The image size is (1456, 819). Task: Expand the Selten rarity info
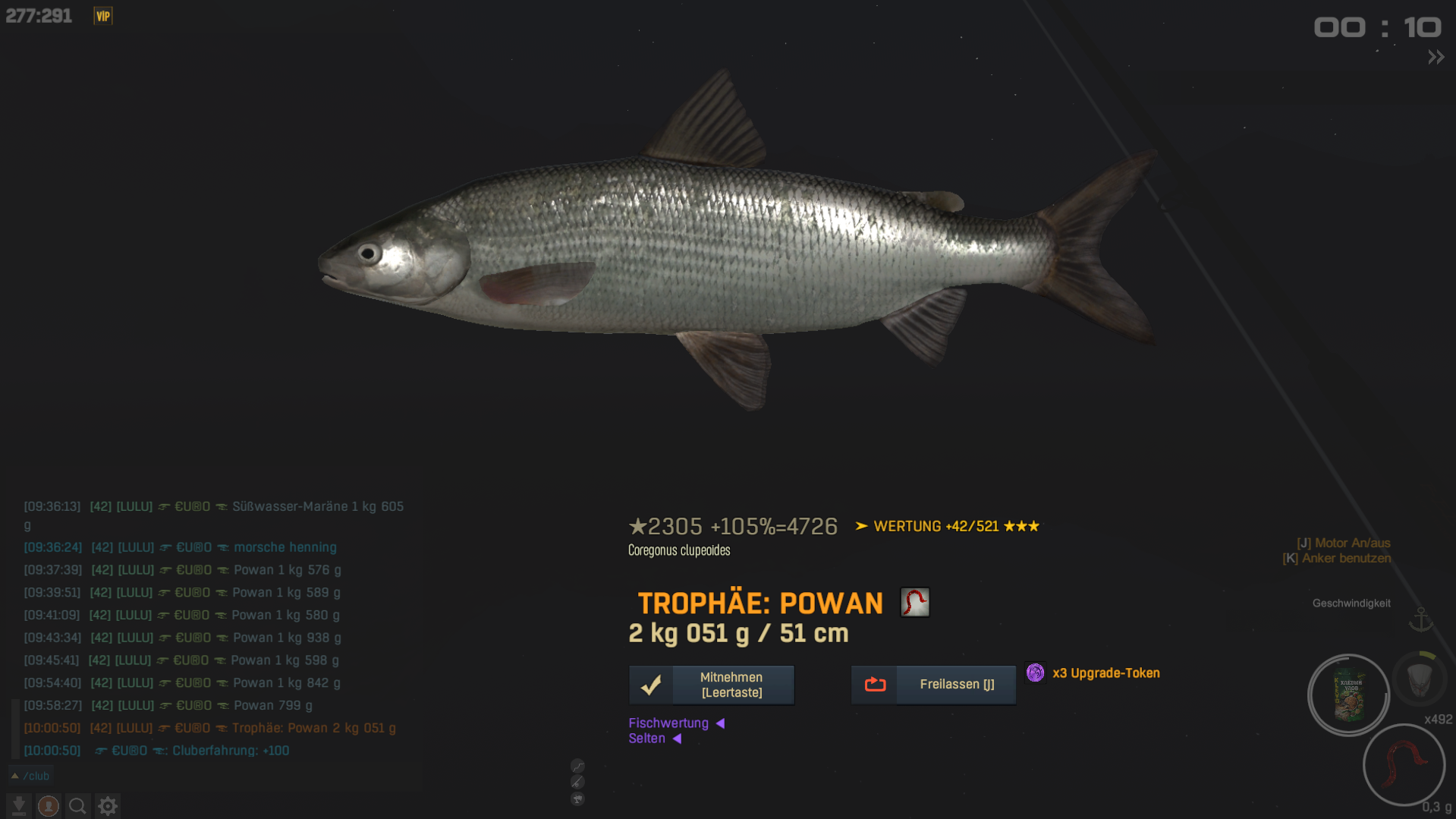(654, 739)
